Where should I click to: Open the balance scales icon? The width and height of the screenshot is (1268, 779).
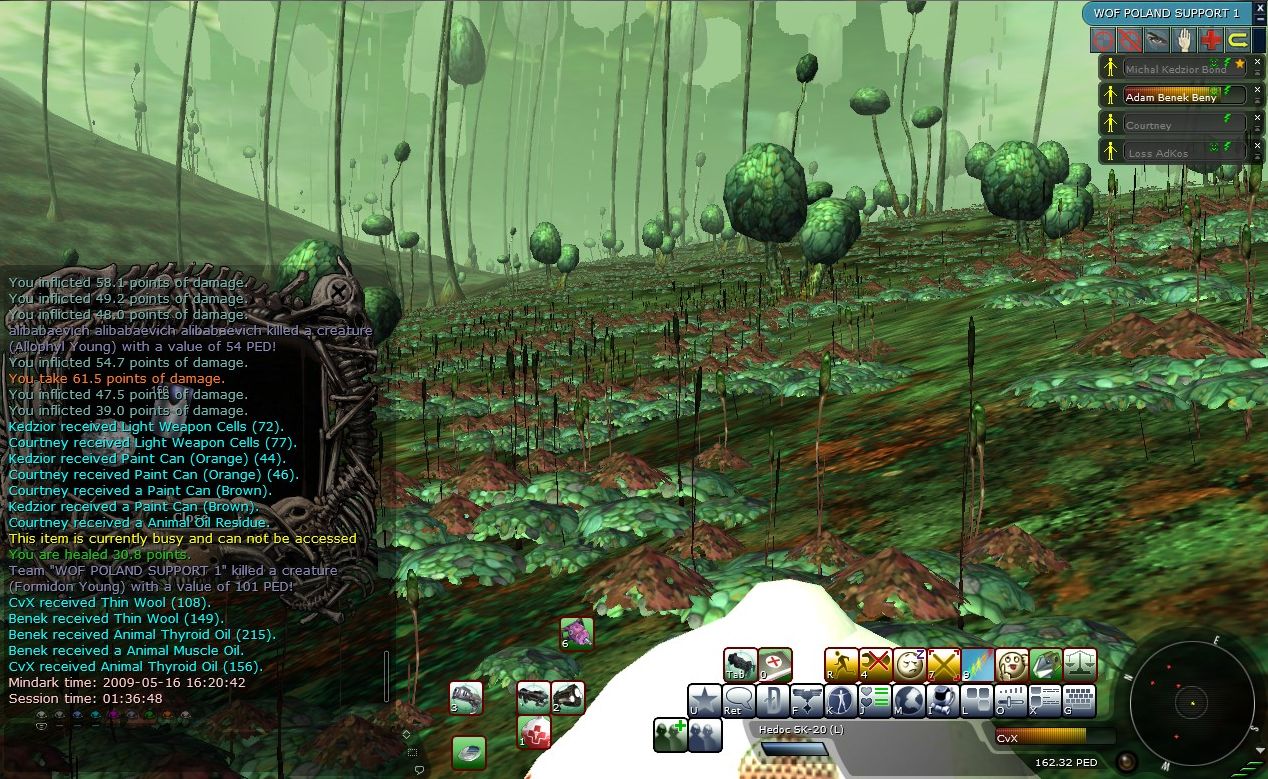click(x=1080, y=664)
